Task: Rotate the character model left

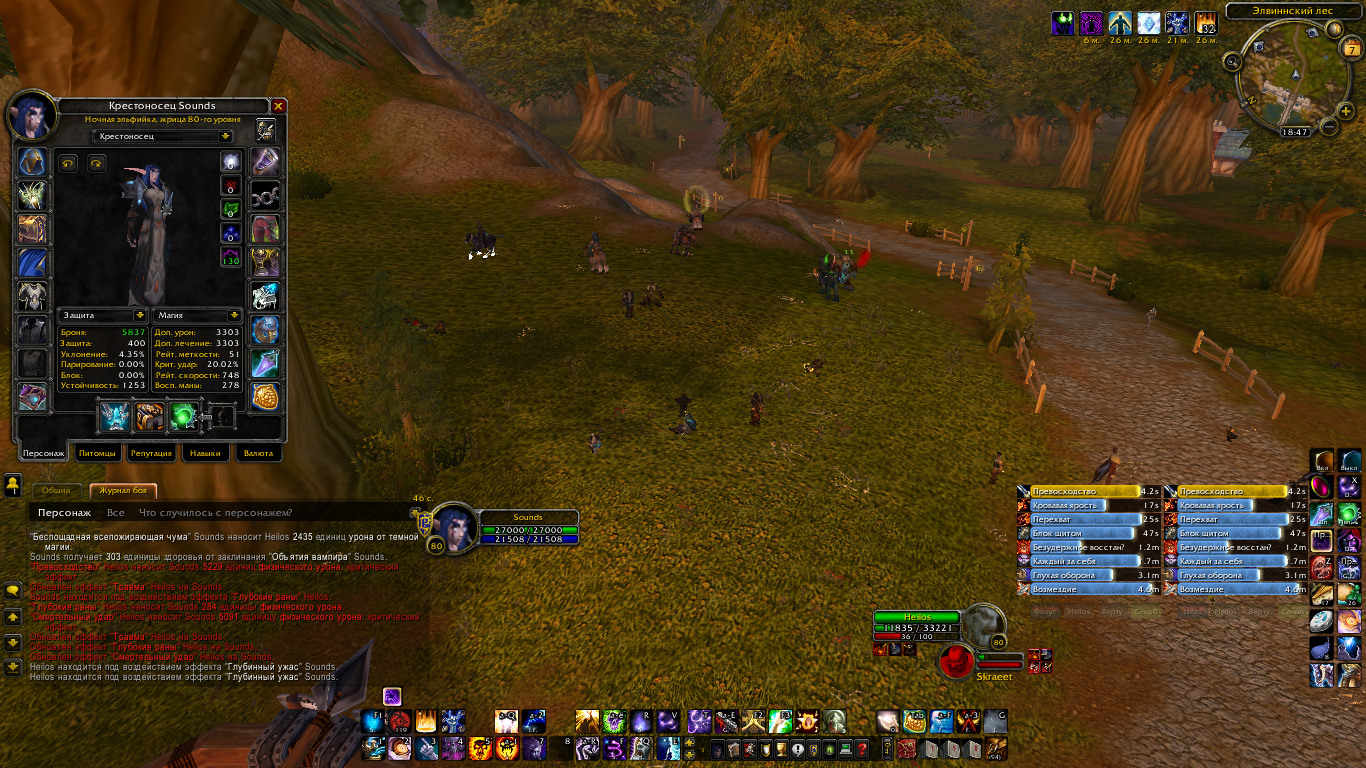Action: [69, 163]
